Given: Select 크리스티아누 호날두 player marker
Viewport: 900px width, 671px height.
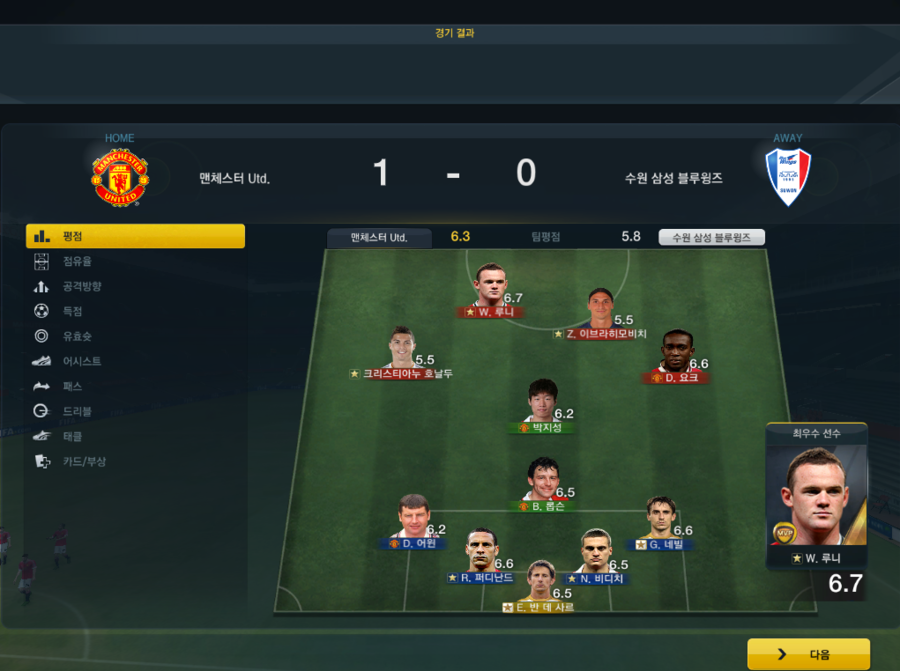Looking at the screenshot, I should [x=401, y=353].
